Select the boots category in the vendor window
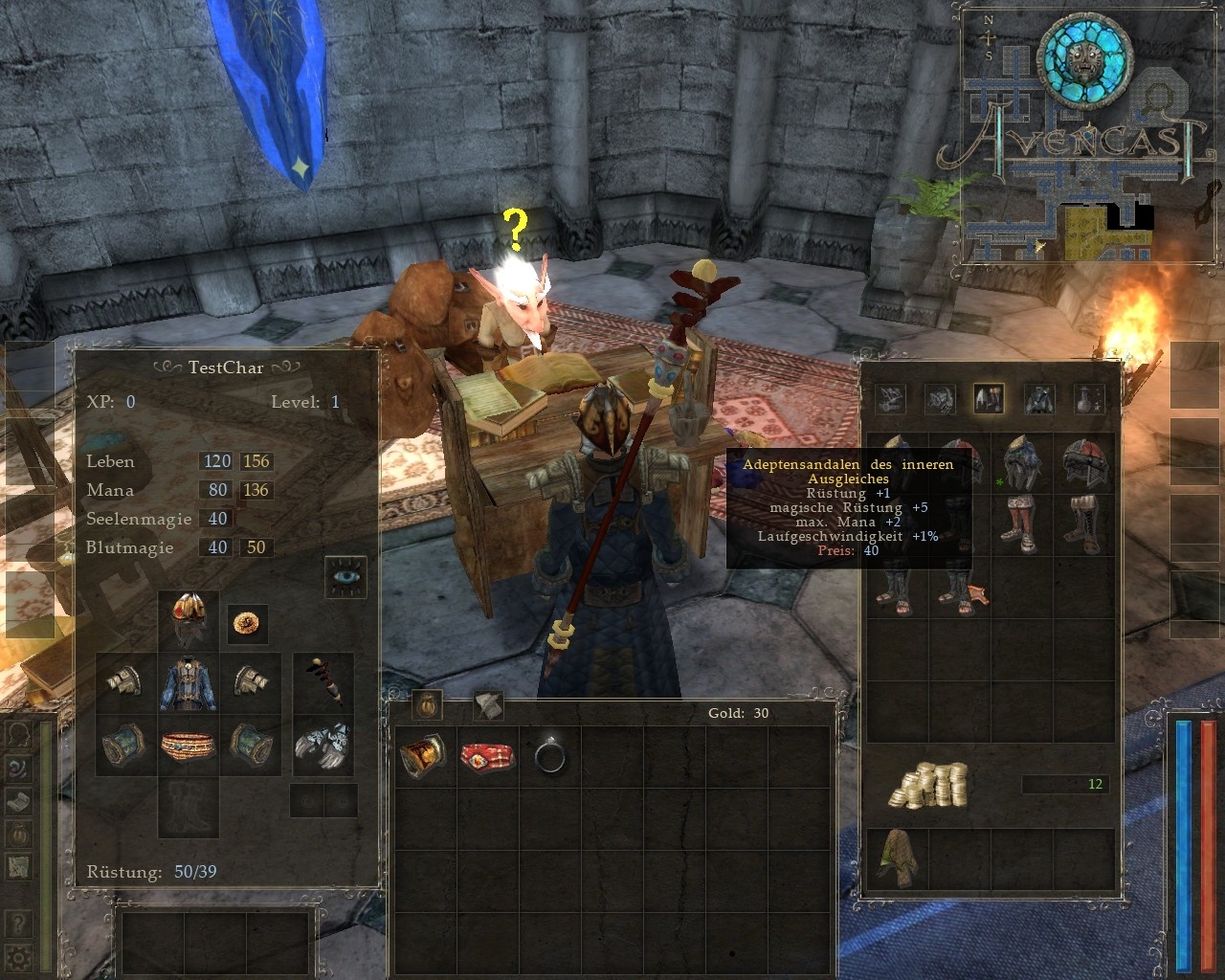Image resolution: width=1225 pixels, height=980 pixels. pyautogui.click(x=987, y=398)
